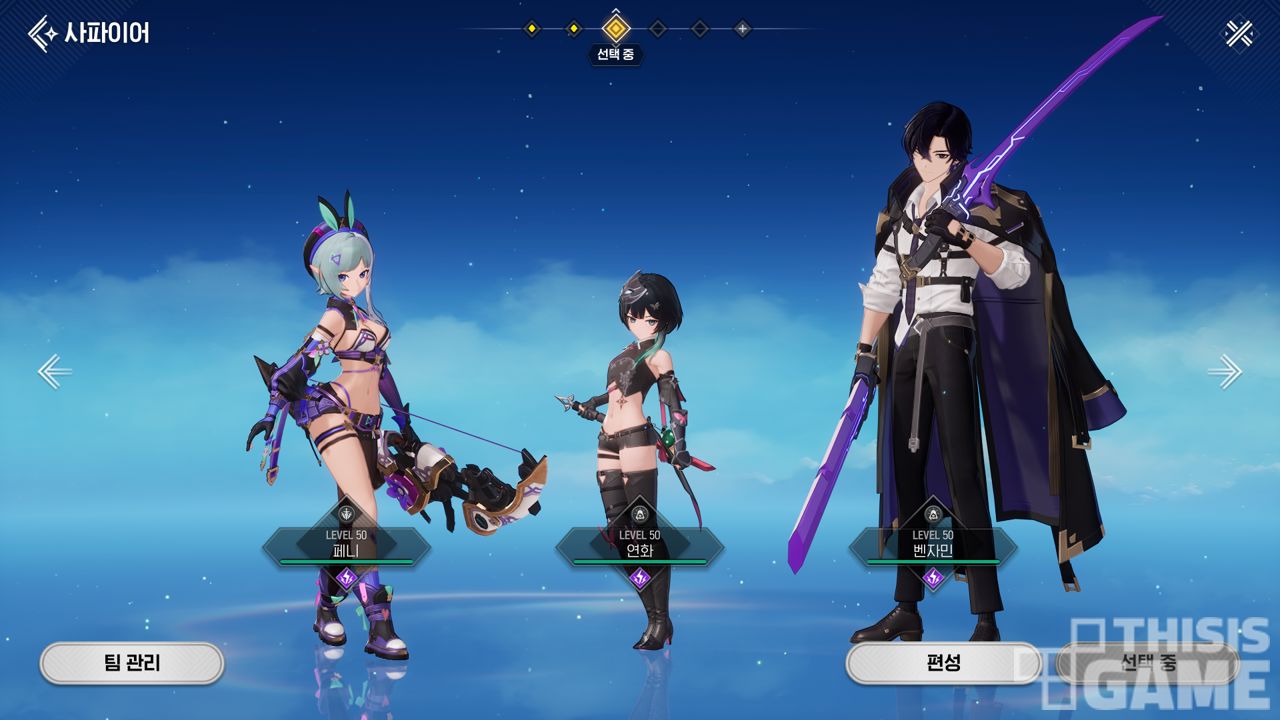The image size is (1280, 720).
Task: Close the team screen with the crossed-swords icon
Action: tap(1238, 34)
